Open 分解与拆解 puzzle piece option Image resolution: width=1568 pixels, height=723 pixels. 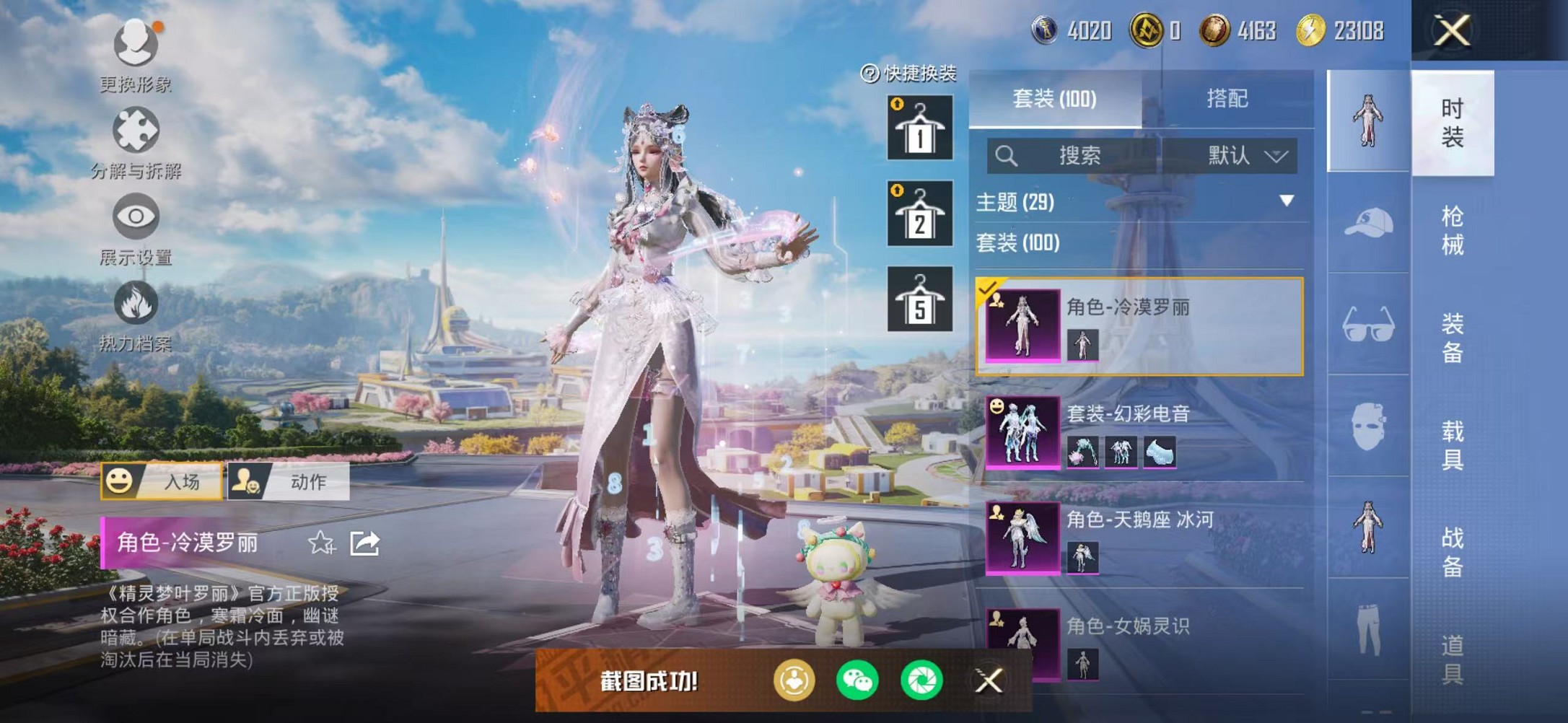pos(136,142)
